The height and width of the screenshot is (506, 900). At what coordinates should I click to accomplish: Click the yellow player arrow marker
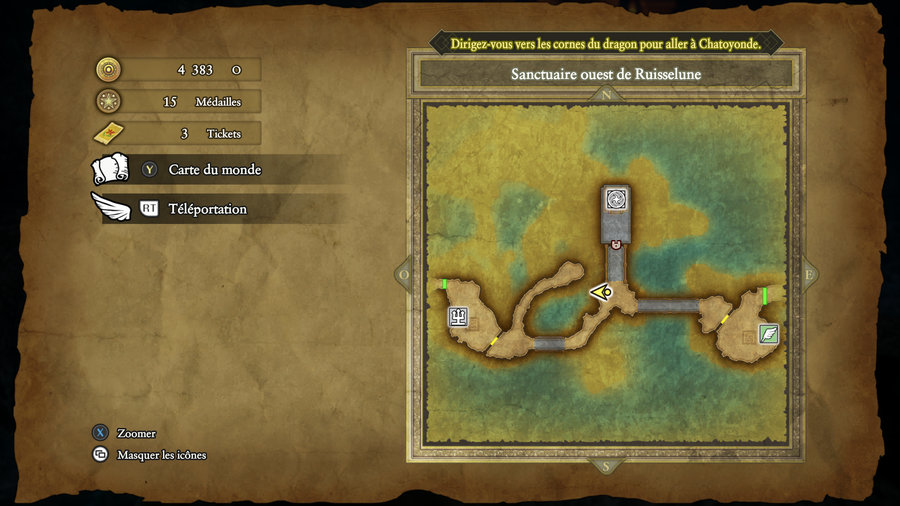(x=602, y=292)
